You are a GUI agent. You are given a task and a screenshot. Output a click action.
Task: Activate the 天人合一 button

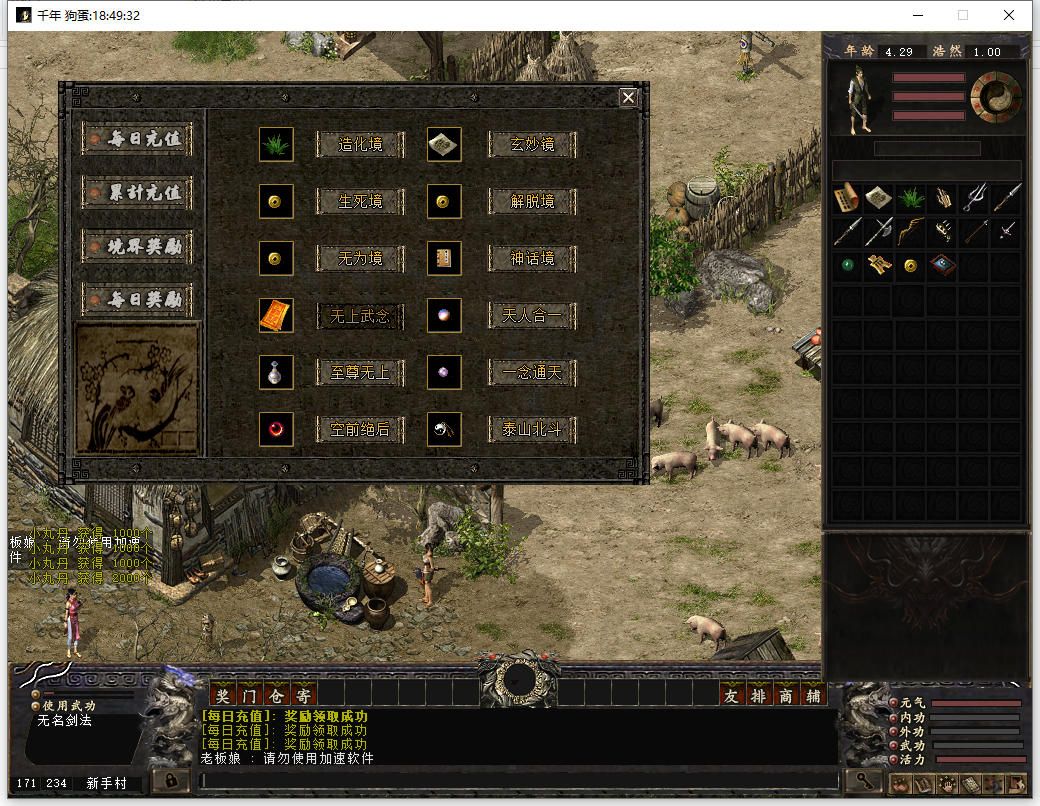pyautogui.click(x=532, y=316)
